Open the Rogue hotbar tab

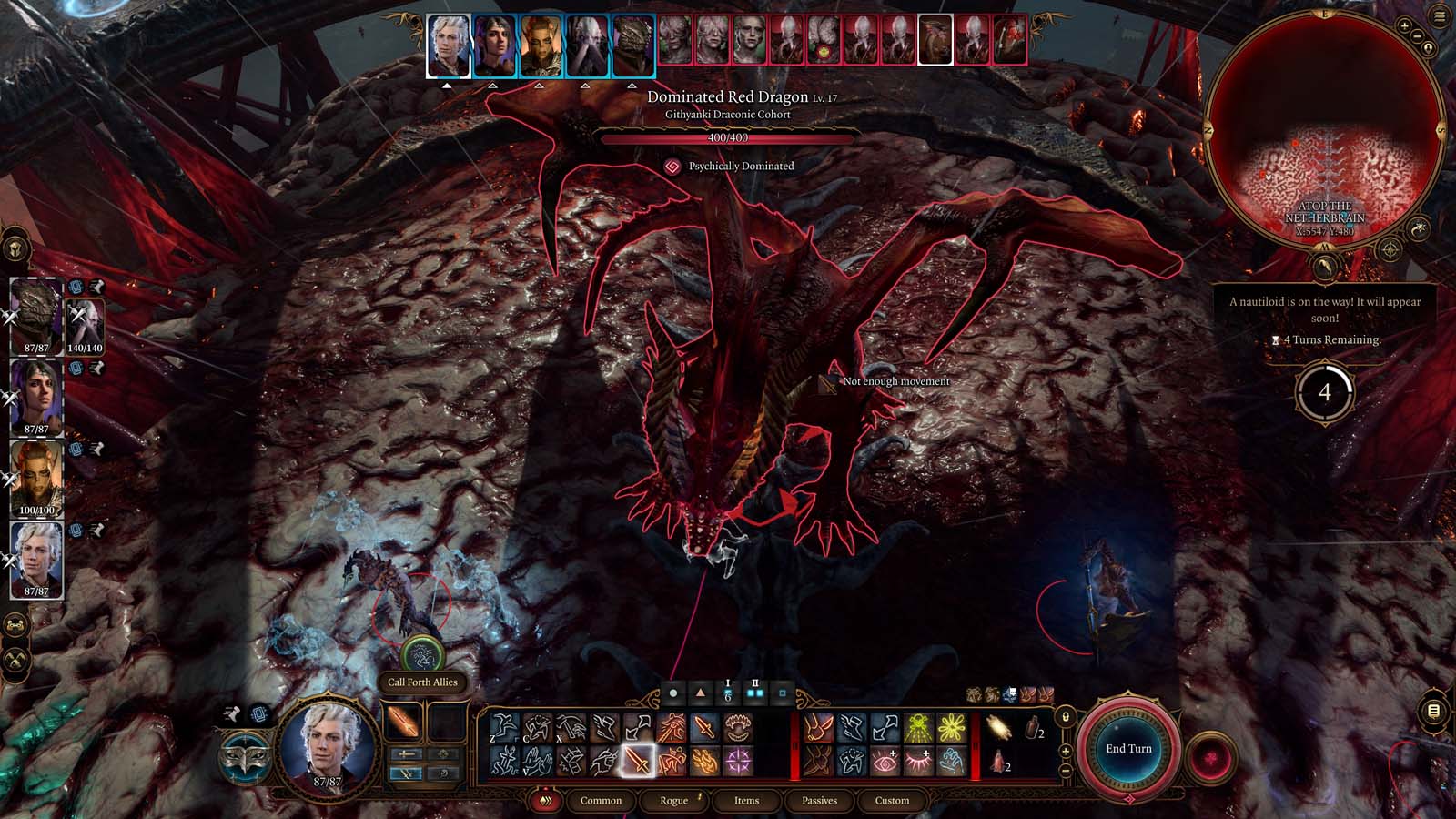(673, 801)
